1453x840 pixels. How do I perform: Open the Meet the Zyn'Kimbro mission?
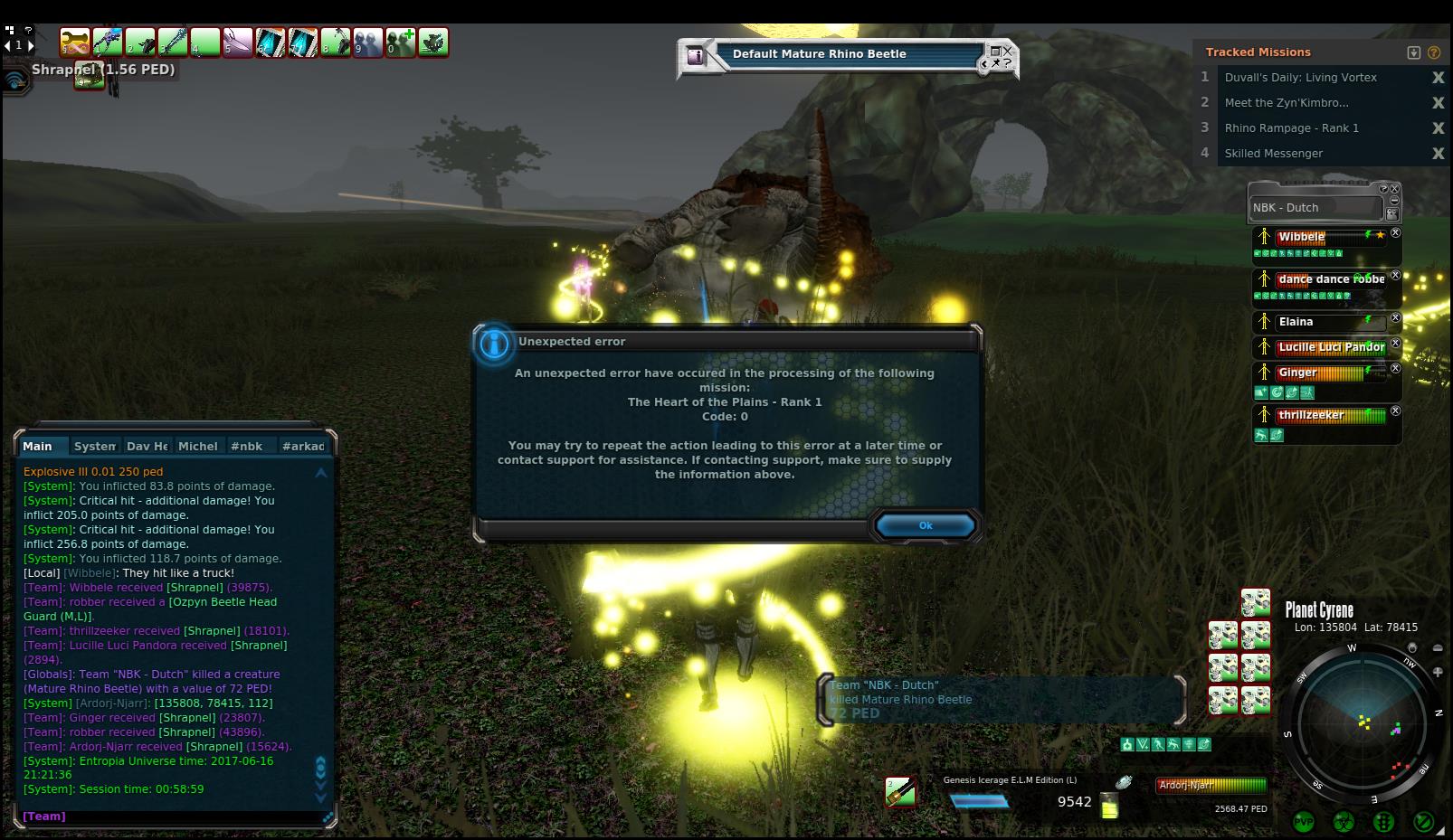coord(1286,103)
